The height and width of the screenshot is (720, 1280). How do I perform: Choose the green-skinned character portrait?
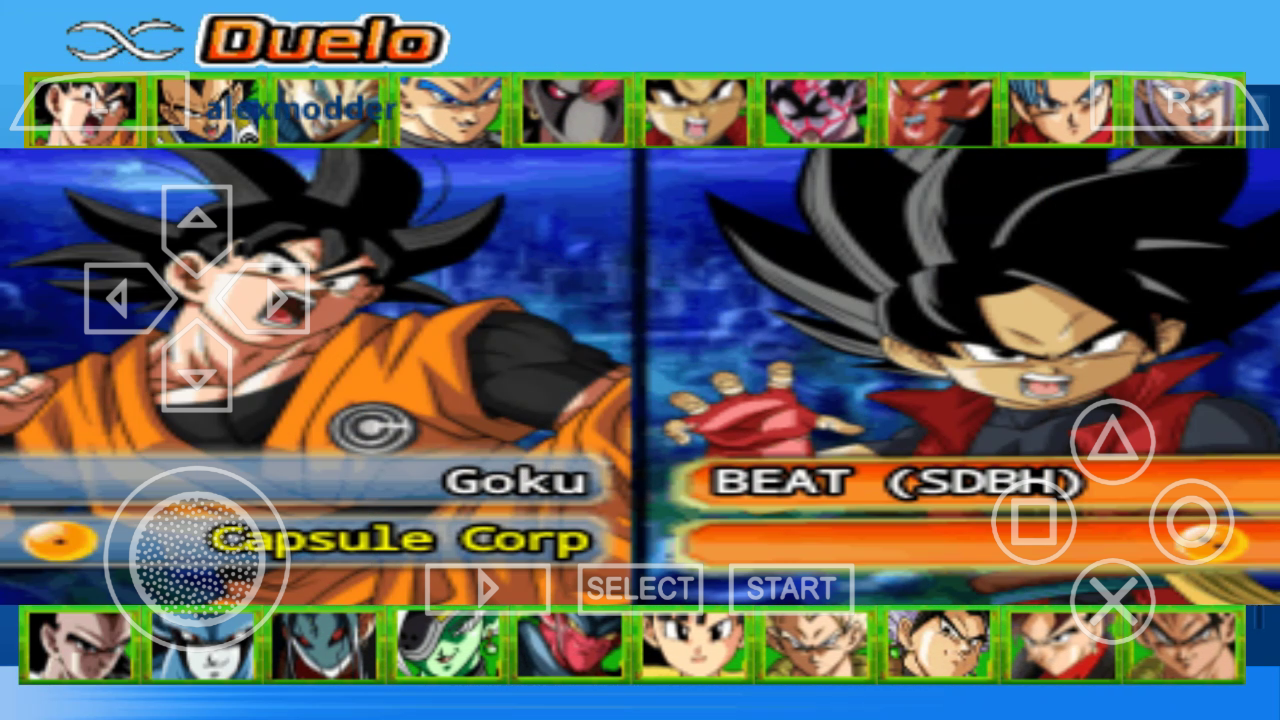click(x=448, y=645)
